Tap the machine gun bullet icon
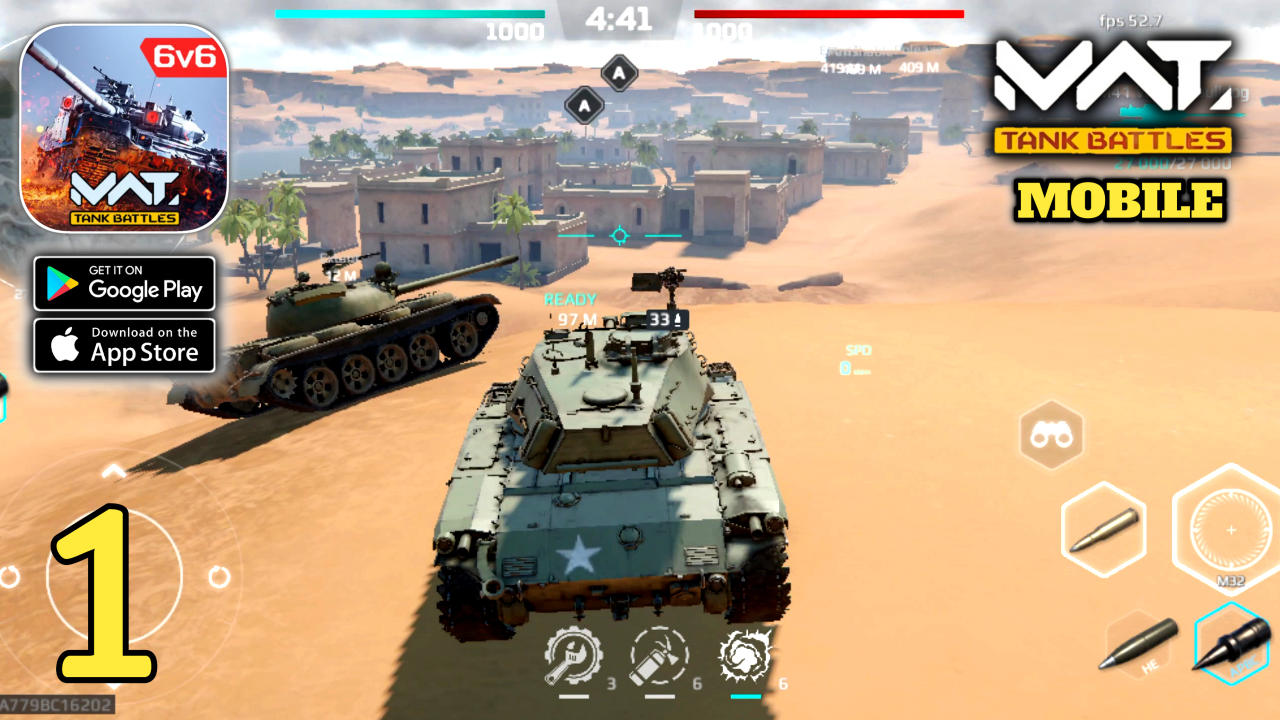Image resolution: width=1280 pixels, height=720 pixels. (x=1102, y=529)
